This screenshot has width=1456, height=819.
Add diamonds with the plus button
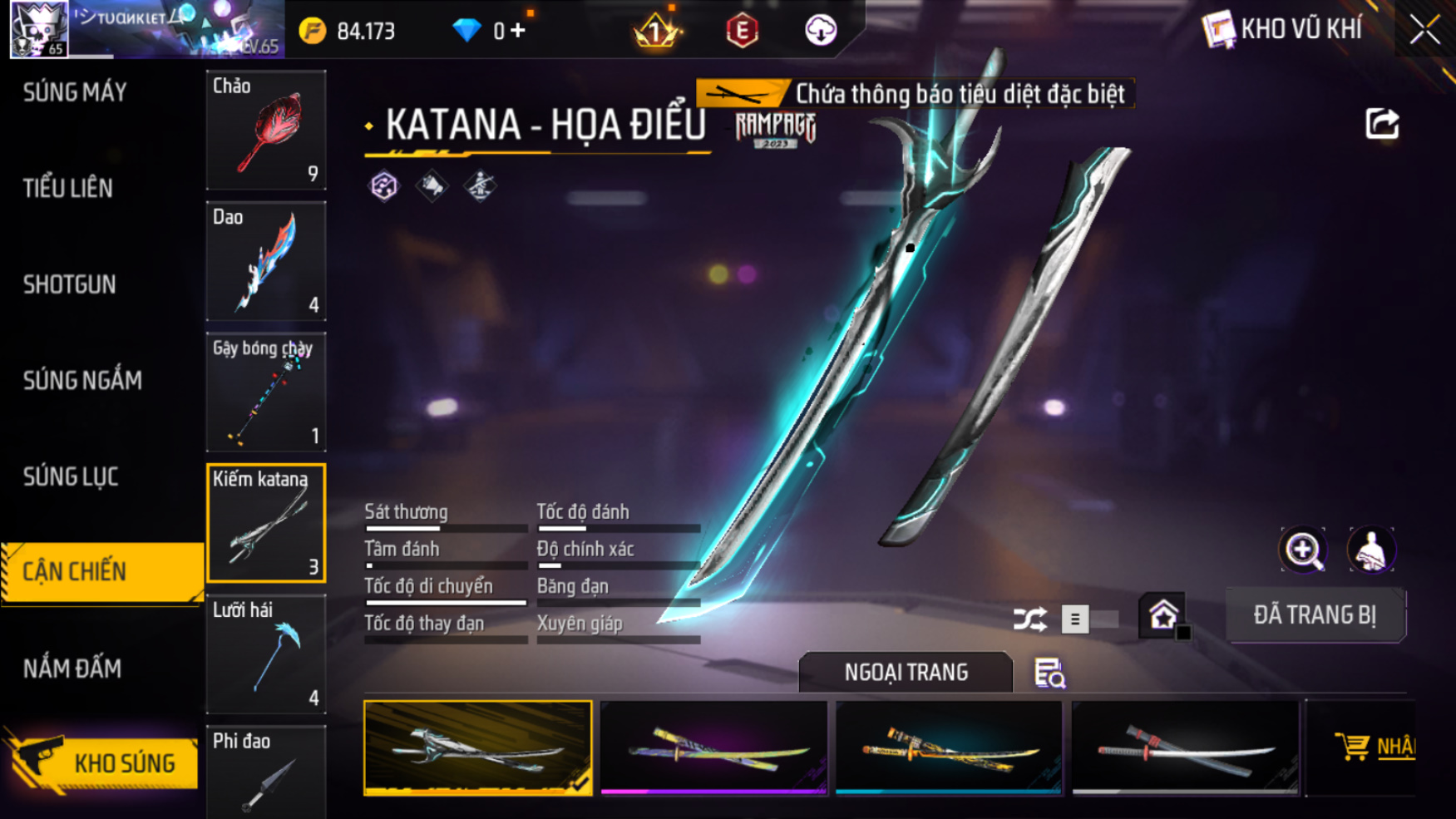[518, 31]
